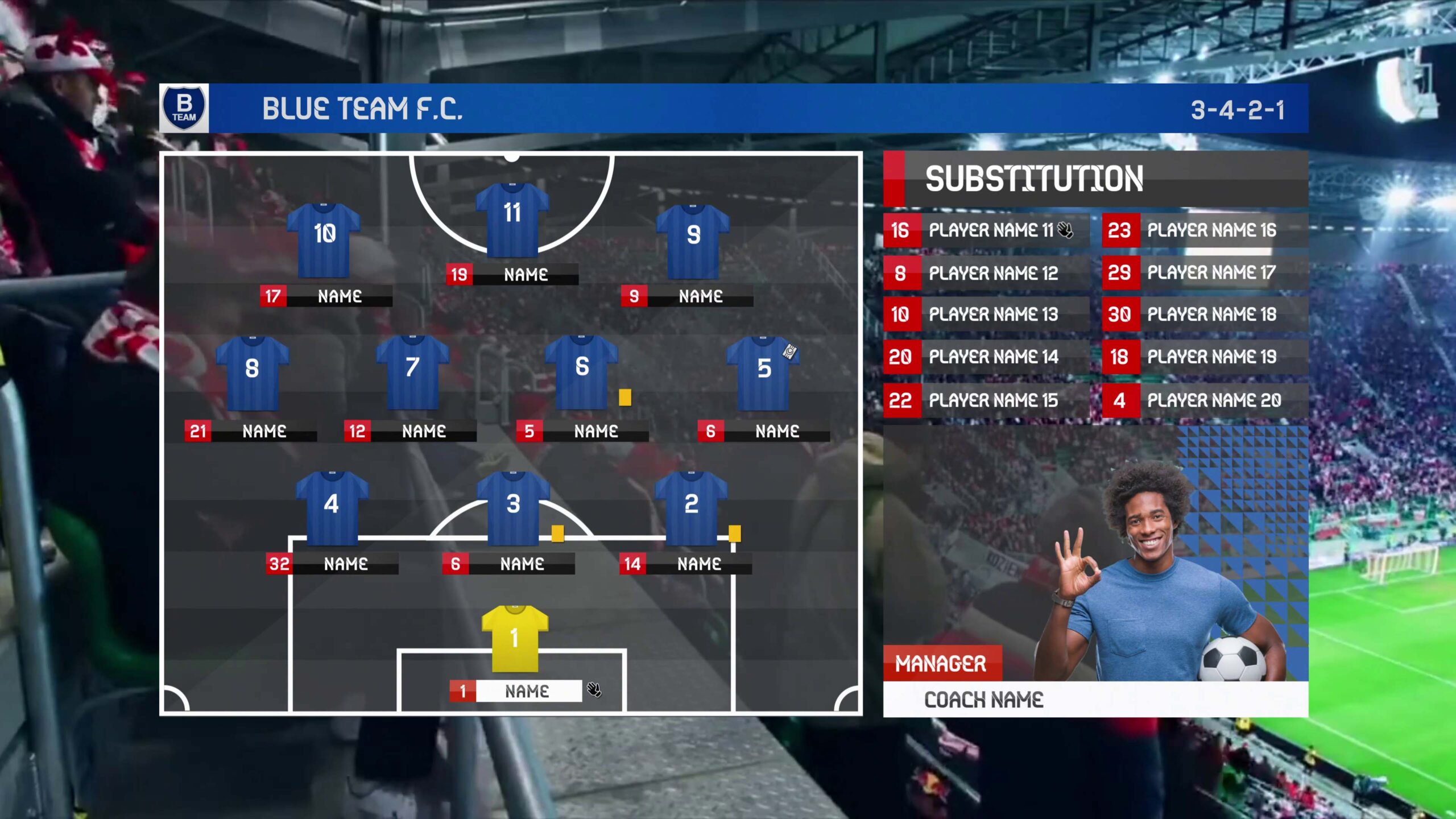Pick substitute Player Name 20

tap(1213, 400)
